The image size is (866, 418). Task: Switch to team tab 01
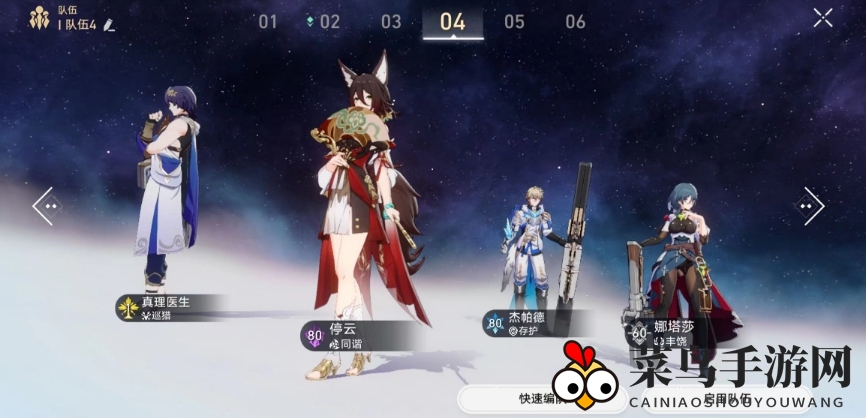pyautogui.click(x=268, y=22)
